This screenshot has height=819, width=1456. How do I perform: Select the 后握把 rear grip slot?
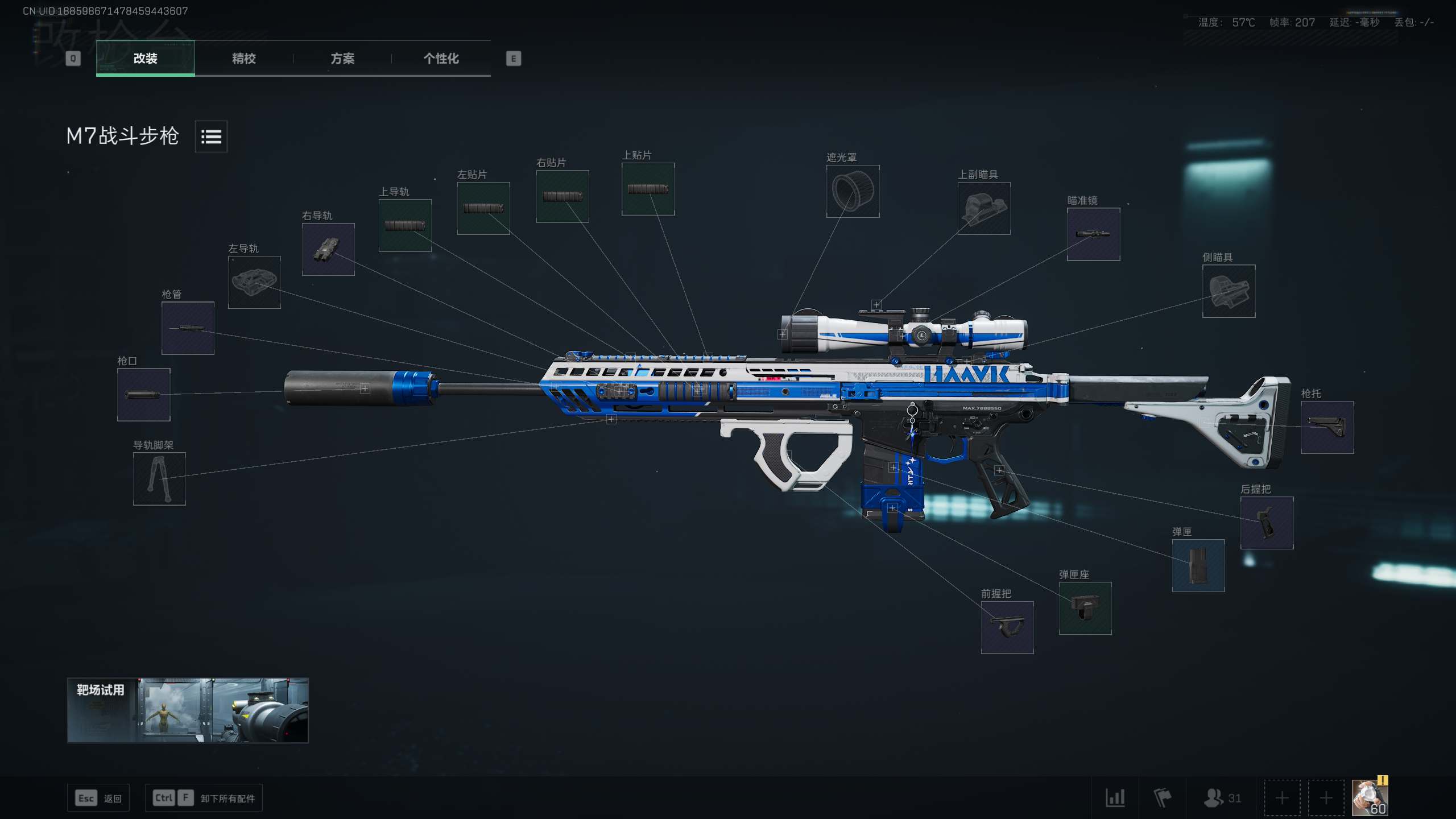(1267, 523)
